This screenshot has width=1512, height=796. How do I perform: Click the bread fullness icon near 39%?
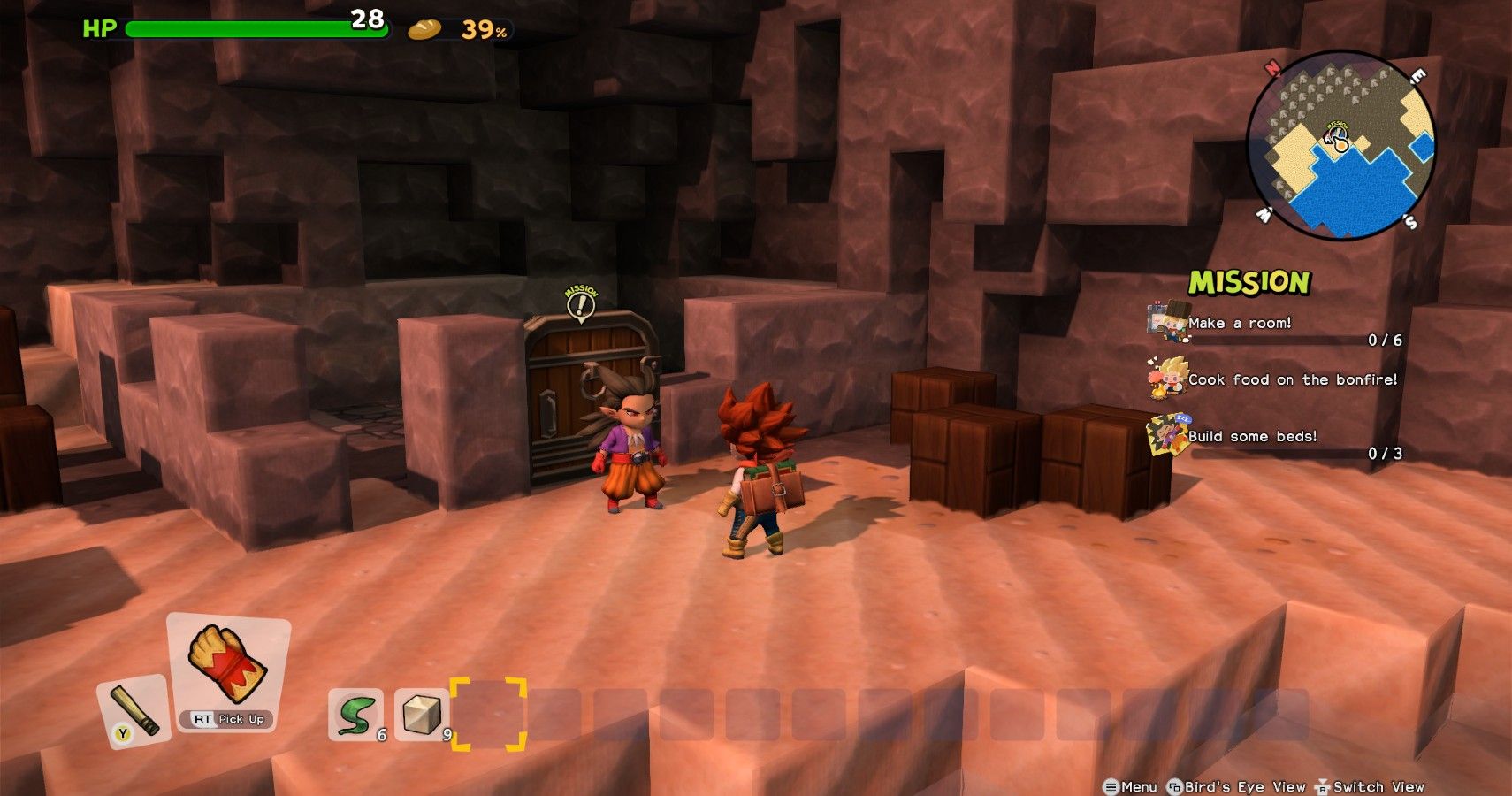tap(424, 28)
